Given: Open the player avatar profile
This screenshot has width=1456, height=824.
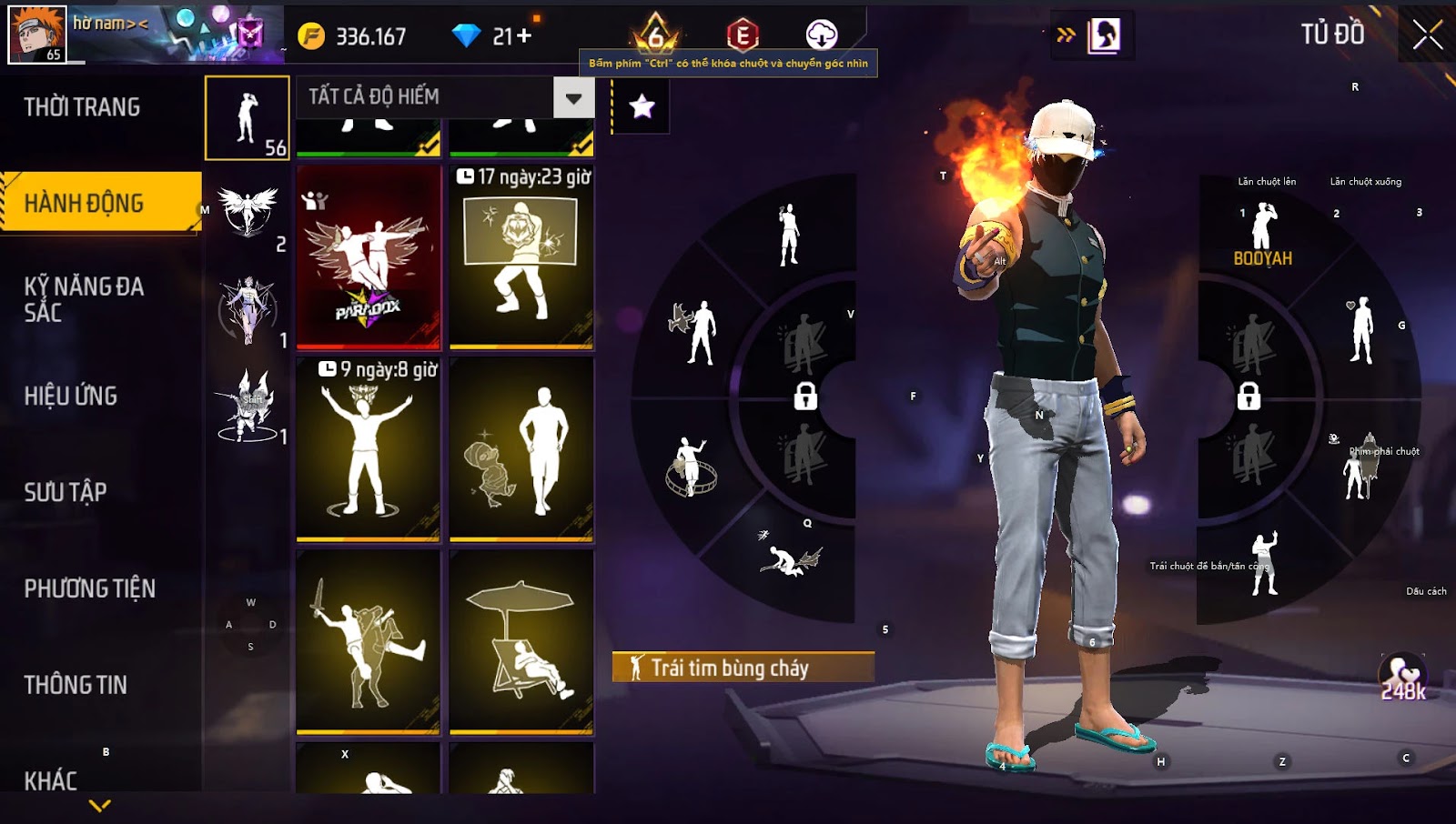Looking at the screenshot, I should click(x=37, y=35).
